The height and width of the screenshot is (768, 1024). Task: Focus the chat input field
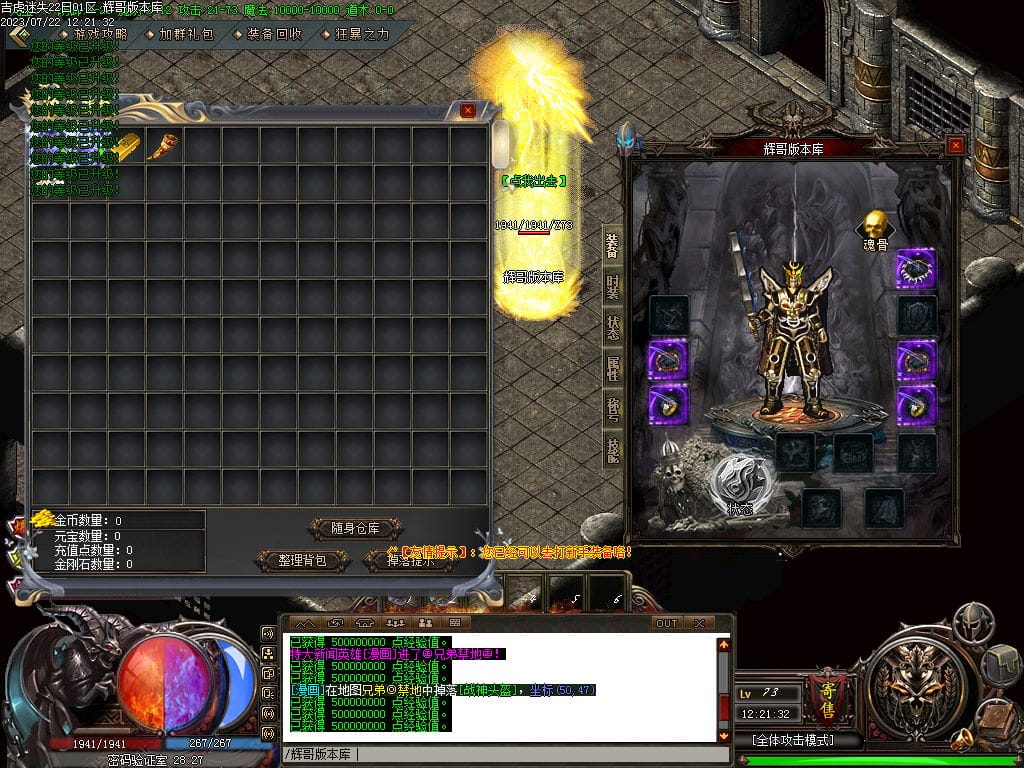(x=500, y=753)
